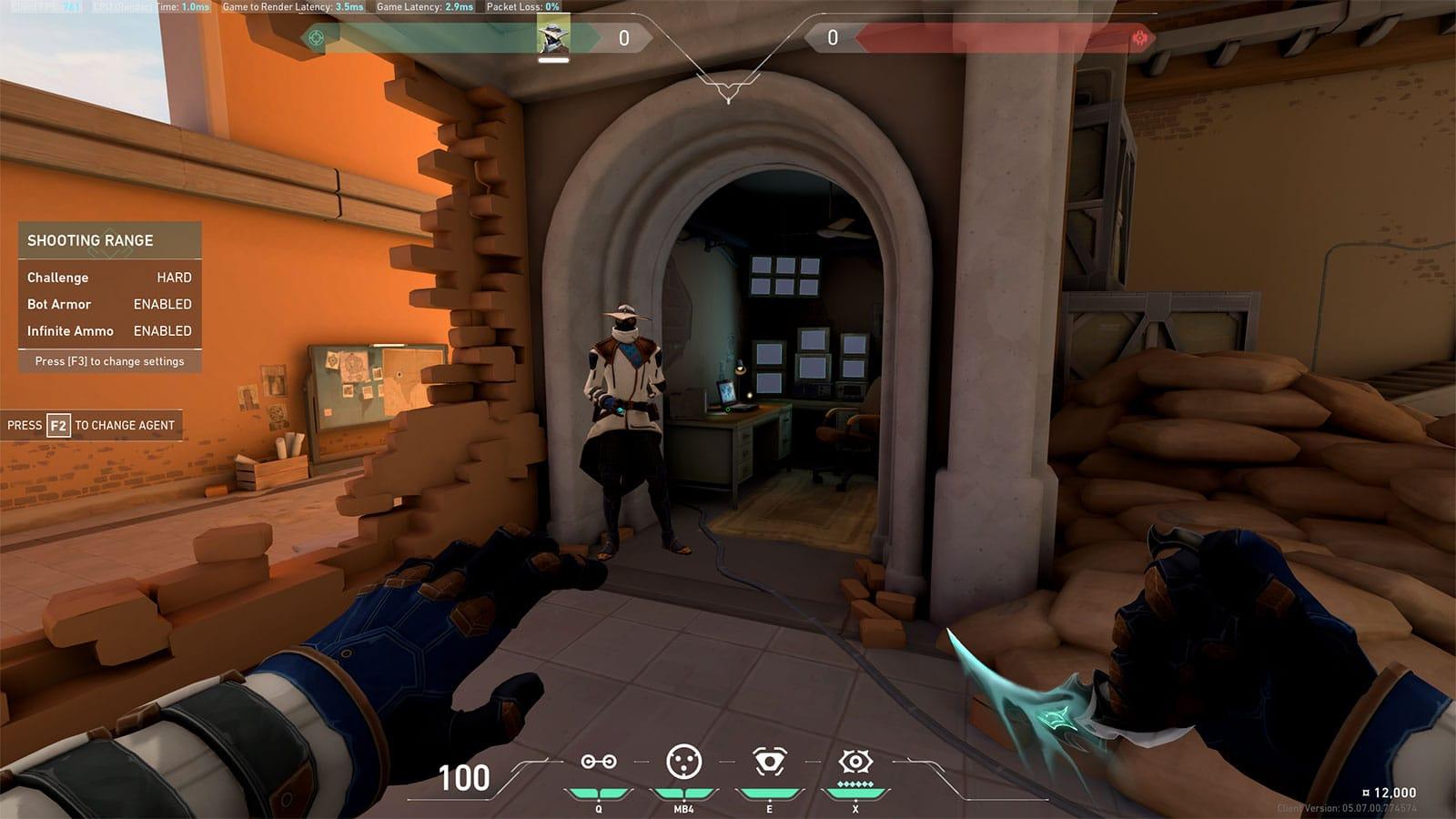Change the Challenge difficulty row
Viewport: 1456px width, 819px height.
(x=109, y=278)
